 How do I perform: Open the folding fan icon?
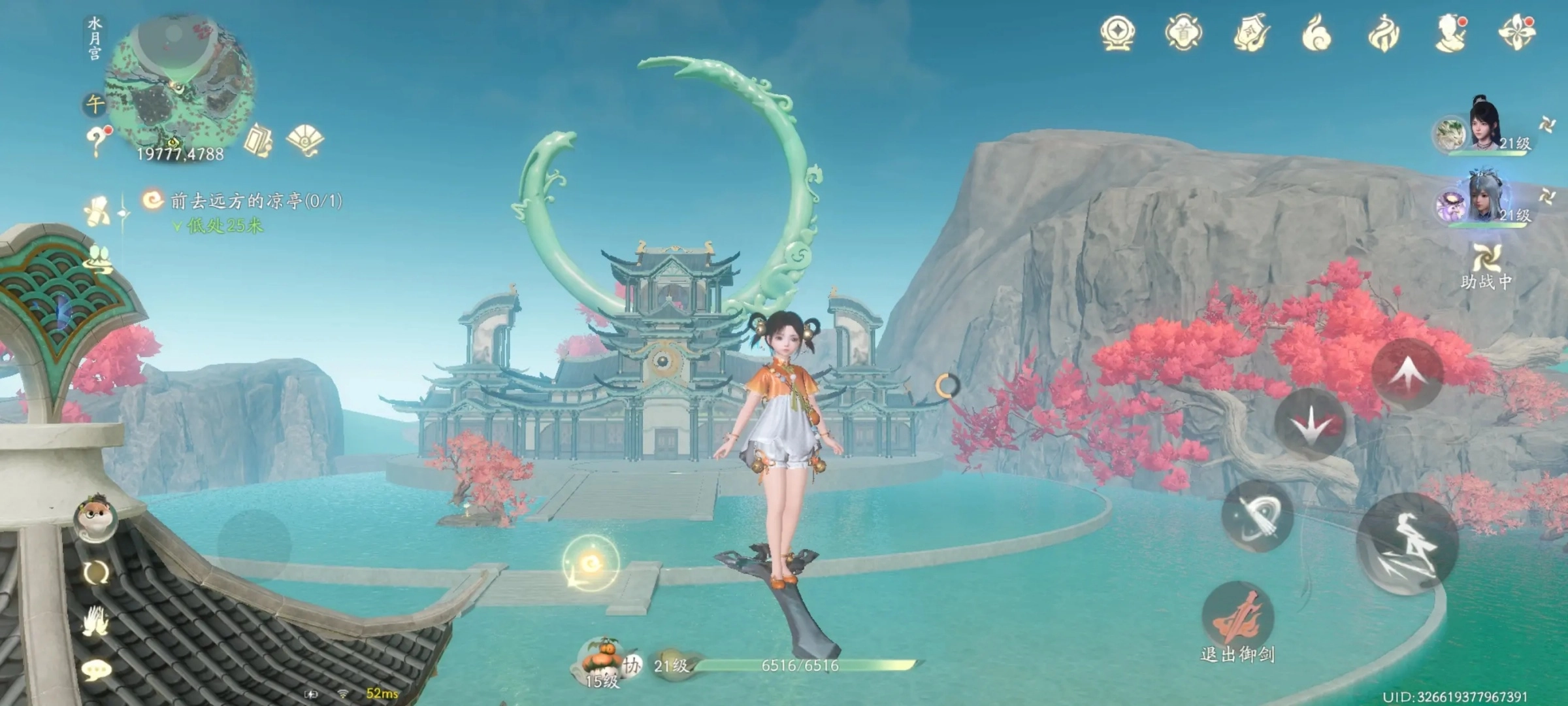pyautogui.click(x=304, y=139)
